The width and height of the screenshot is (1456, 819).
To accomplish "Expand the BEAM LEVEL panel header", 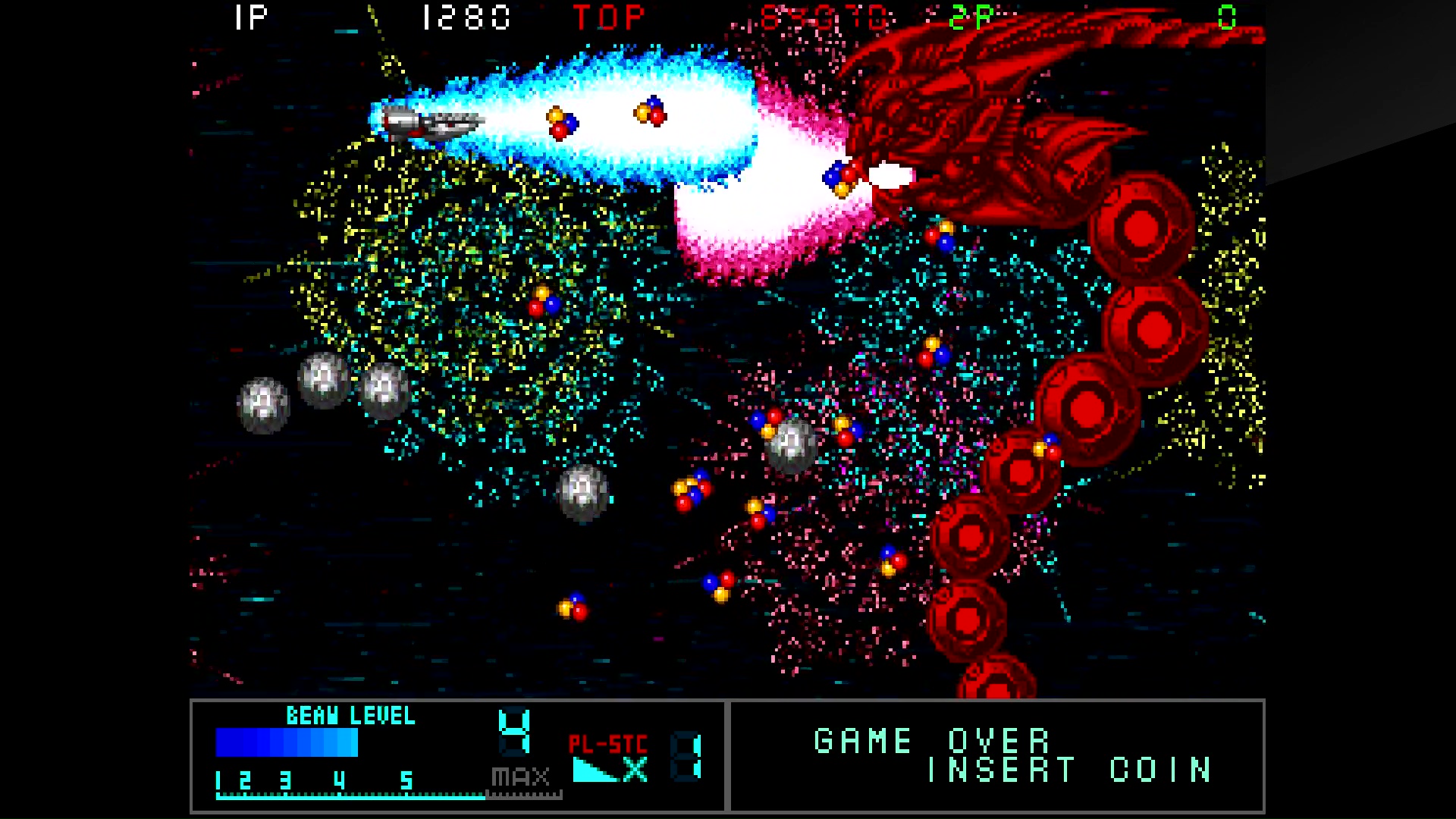I will click(349, 714).
